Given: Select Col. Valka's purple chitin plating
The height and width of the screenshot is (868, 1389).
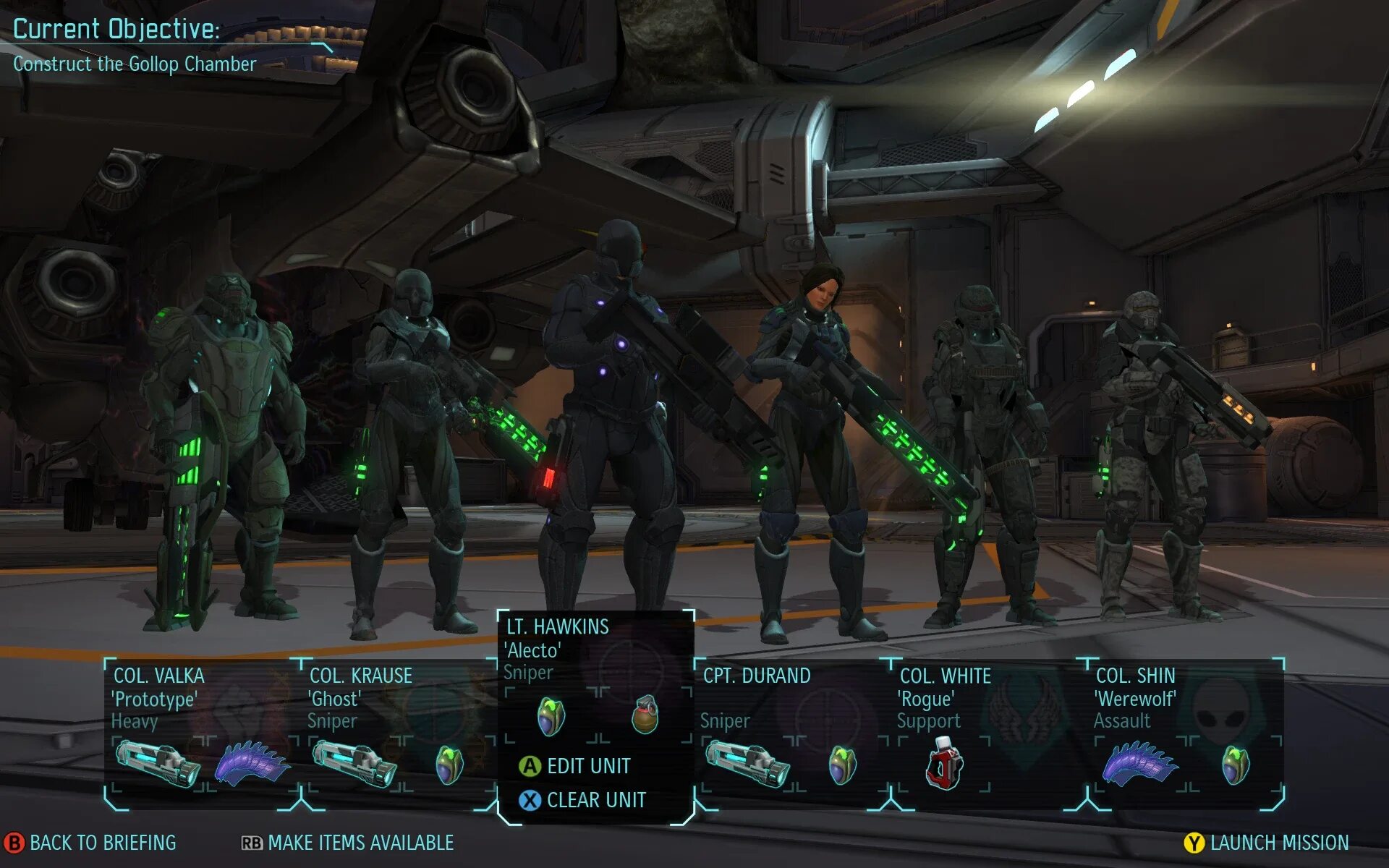Looking at the screenshot, I should [x=252, y=765].
